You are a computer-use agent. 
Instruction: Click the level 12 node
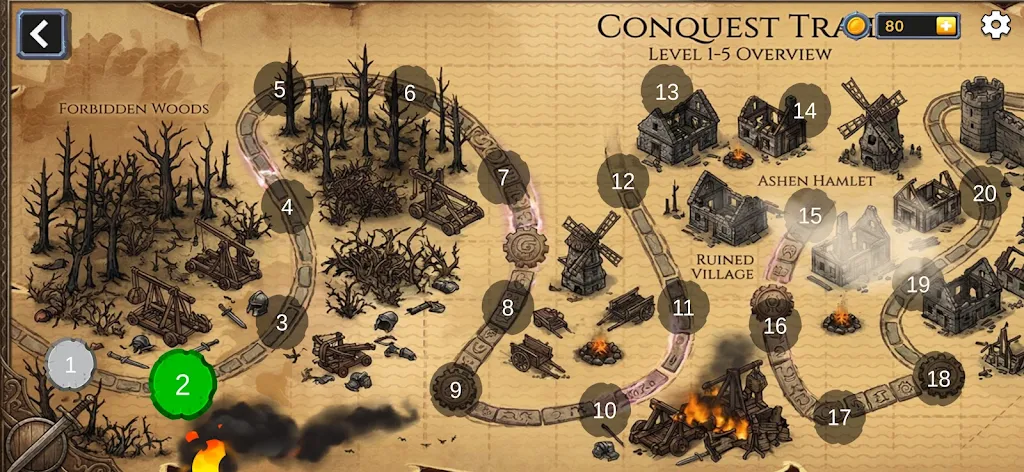623,181
